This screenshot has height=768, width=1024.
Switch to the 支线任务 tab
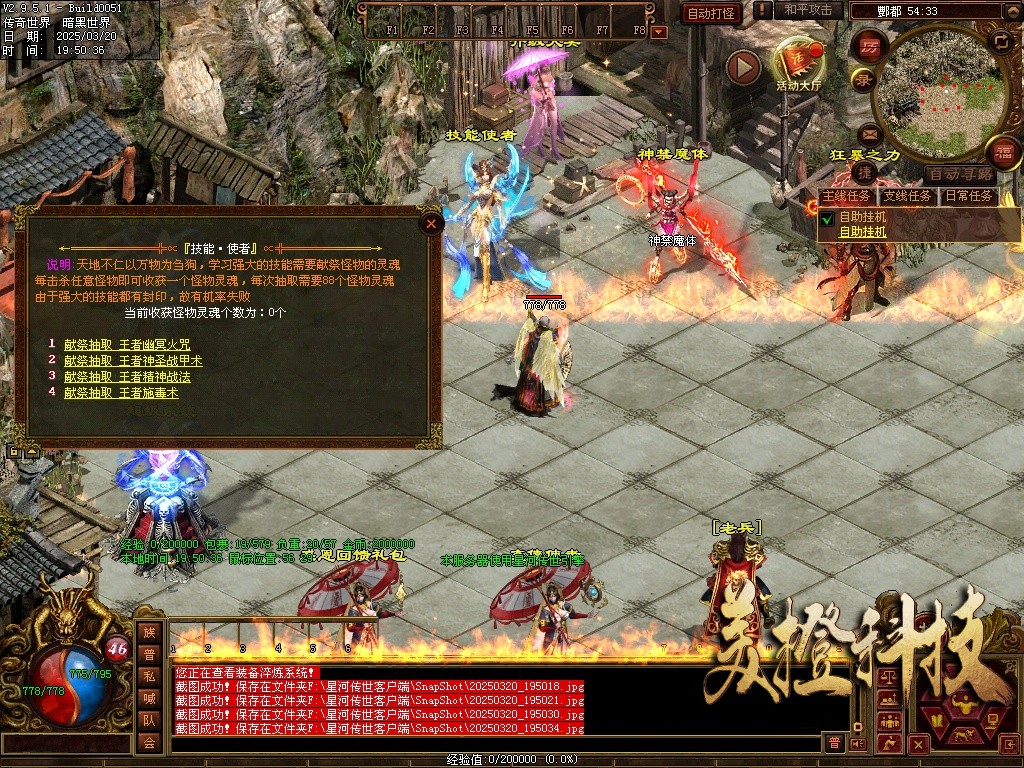(907, 196)
